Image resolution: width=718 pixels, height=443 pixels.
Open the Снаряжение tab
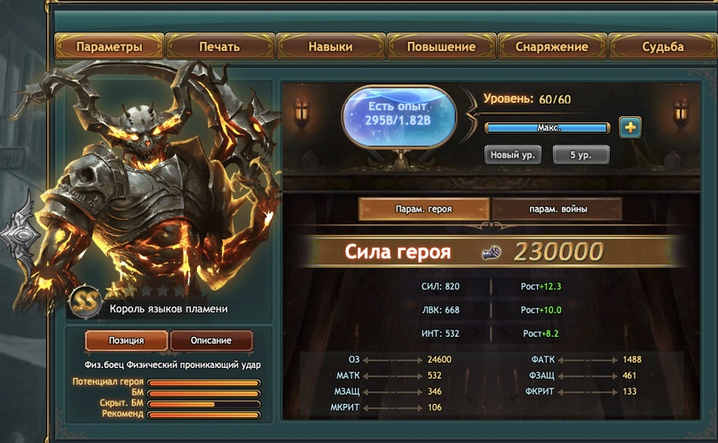(x=552, y=46)
